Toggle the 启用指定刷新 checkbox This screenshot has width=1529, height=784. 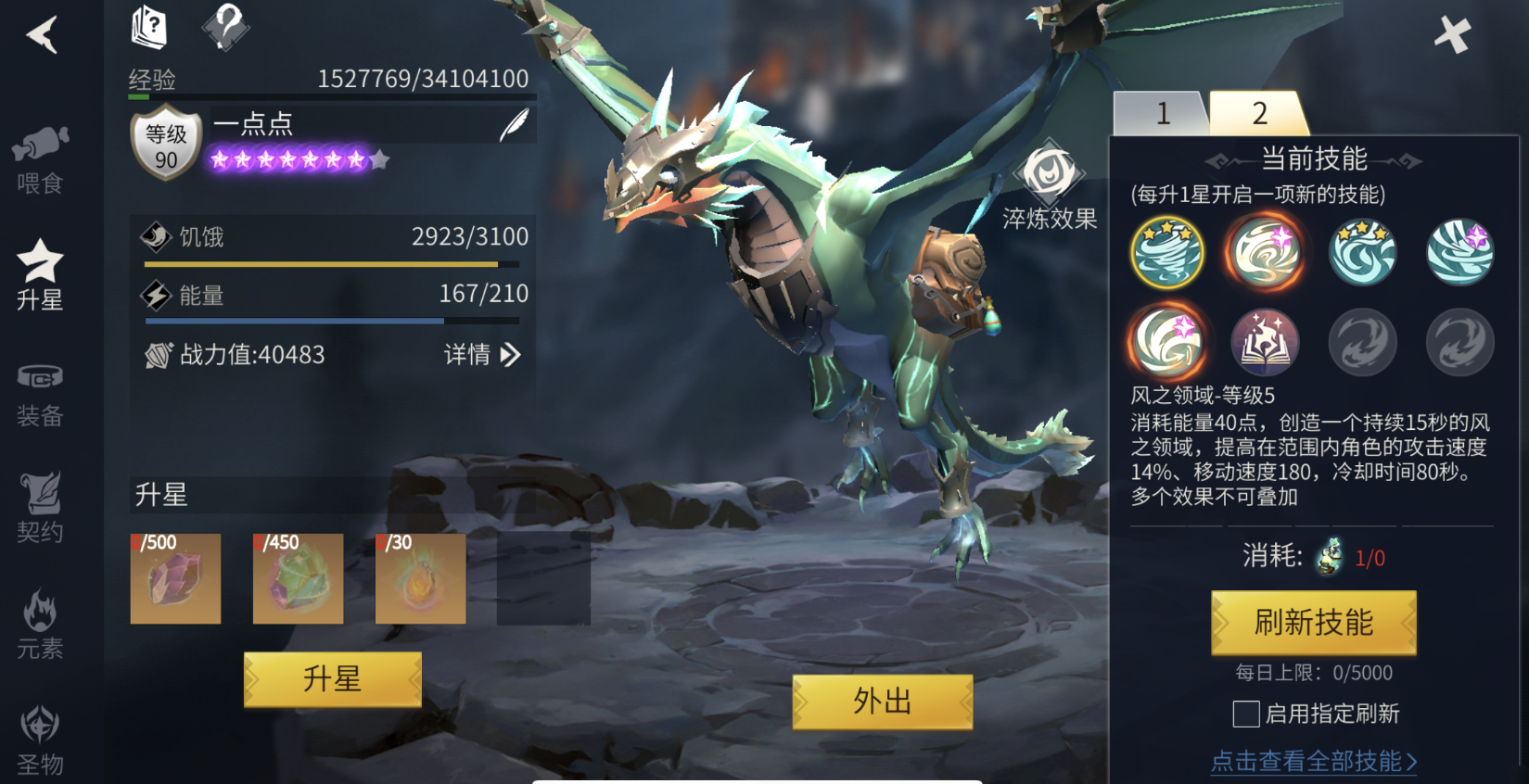[1246, 714]
